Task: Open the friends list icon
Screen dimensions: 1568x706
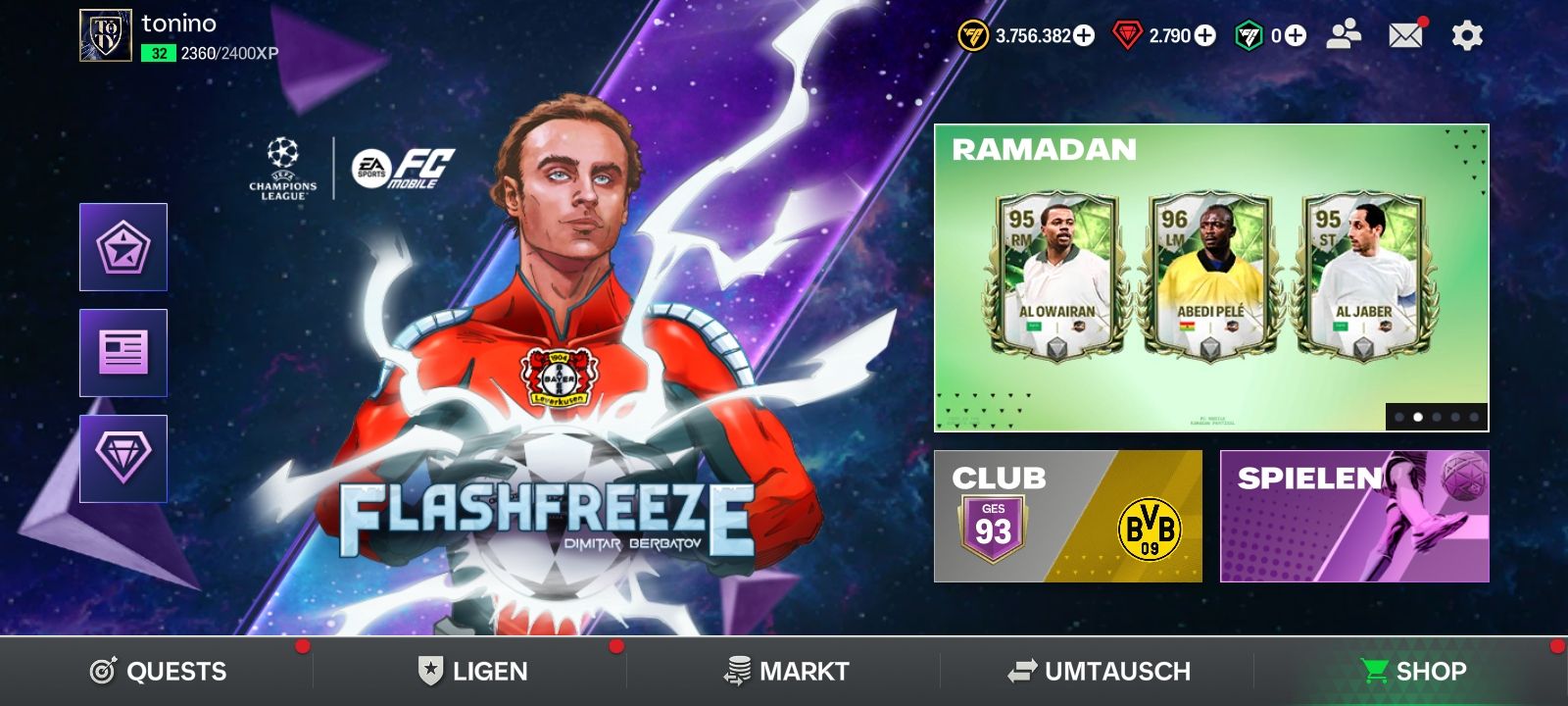Action: [1344, 36]
